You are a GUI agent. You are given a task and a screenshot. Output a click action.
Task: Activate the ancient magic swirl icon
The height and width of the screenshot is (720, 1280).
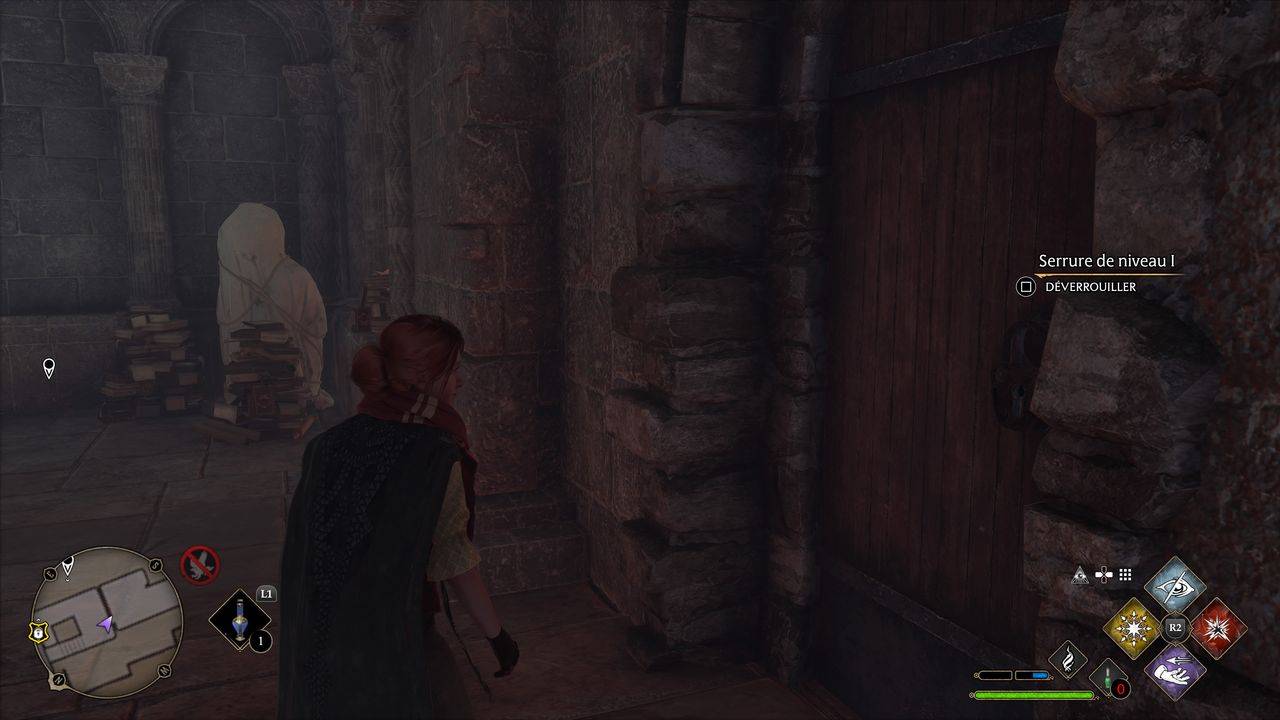coord(1068,659)
